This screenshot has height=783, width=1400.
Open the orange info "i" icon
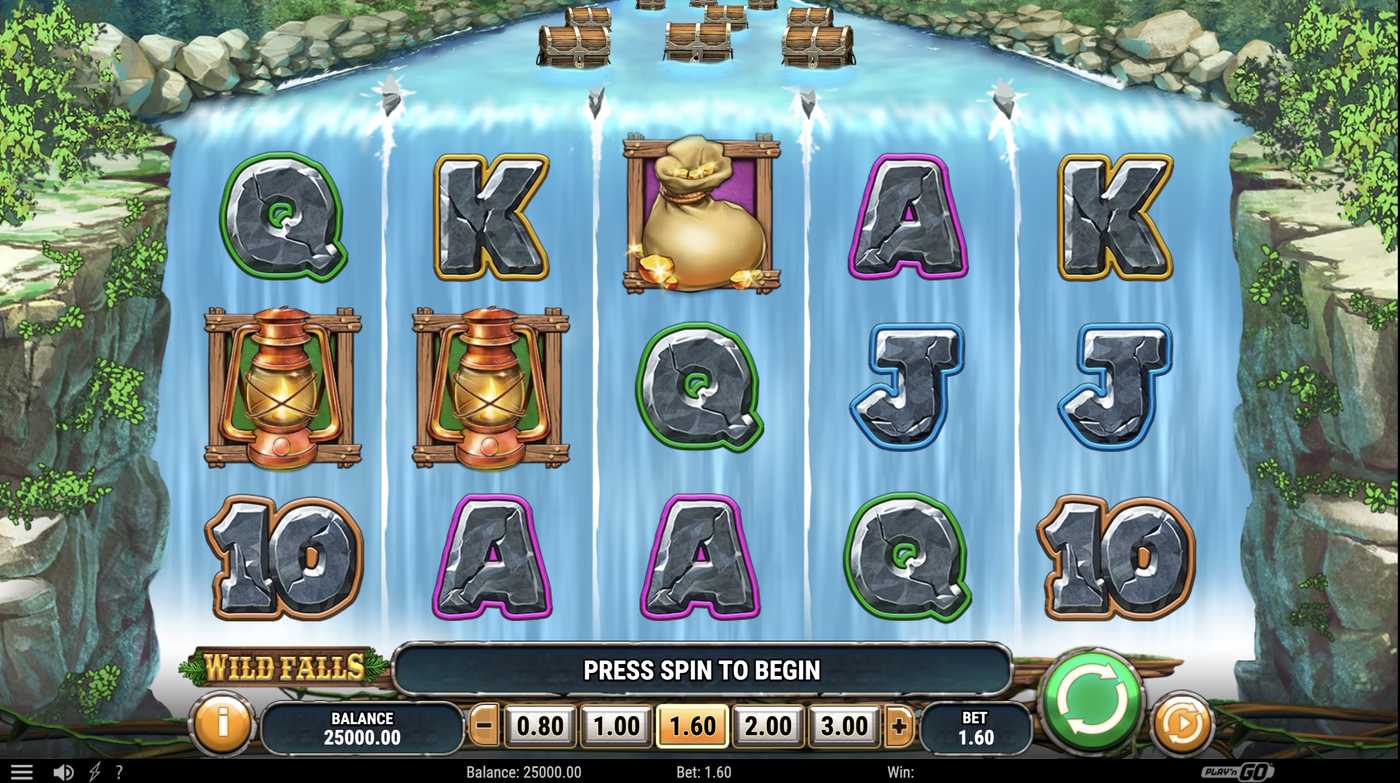coord(220,726)
